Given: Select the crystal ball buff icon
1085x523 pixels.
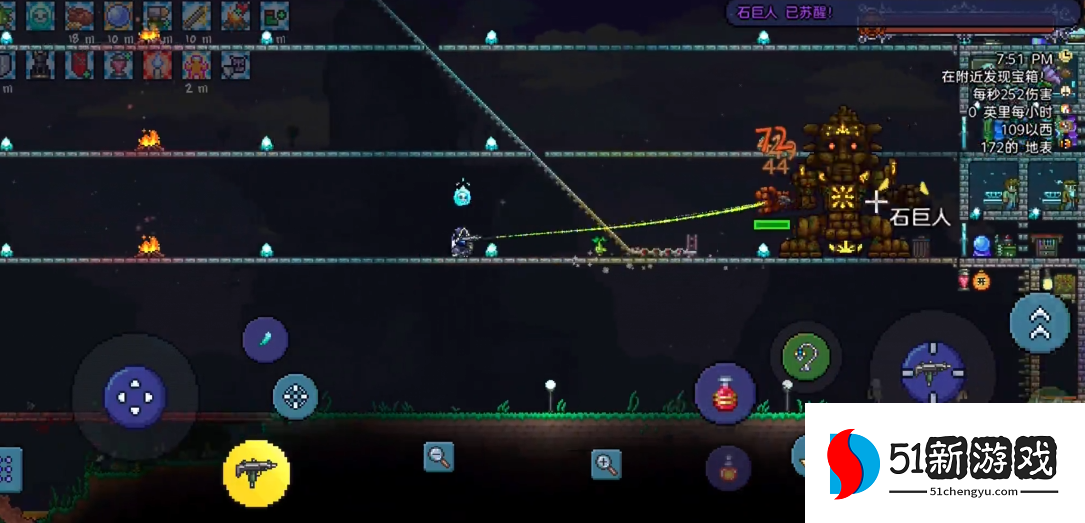Looking at the screenshot, I should (x=119, y=15).
